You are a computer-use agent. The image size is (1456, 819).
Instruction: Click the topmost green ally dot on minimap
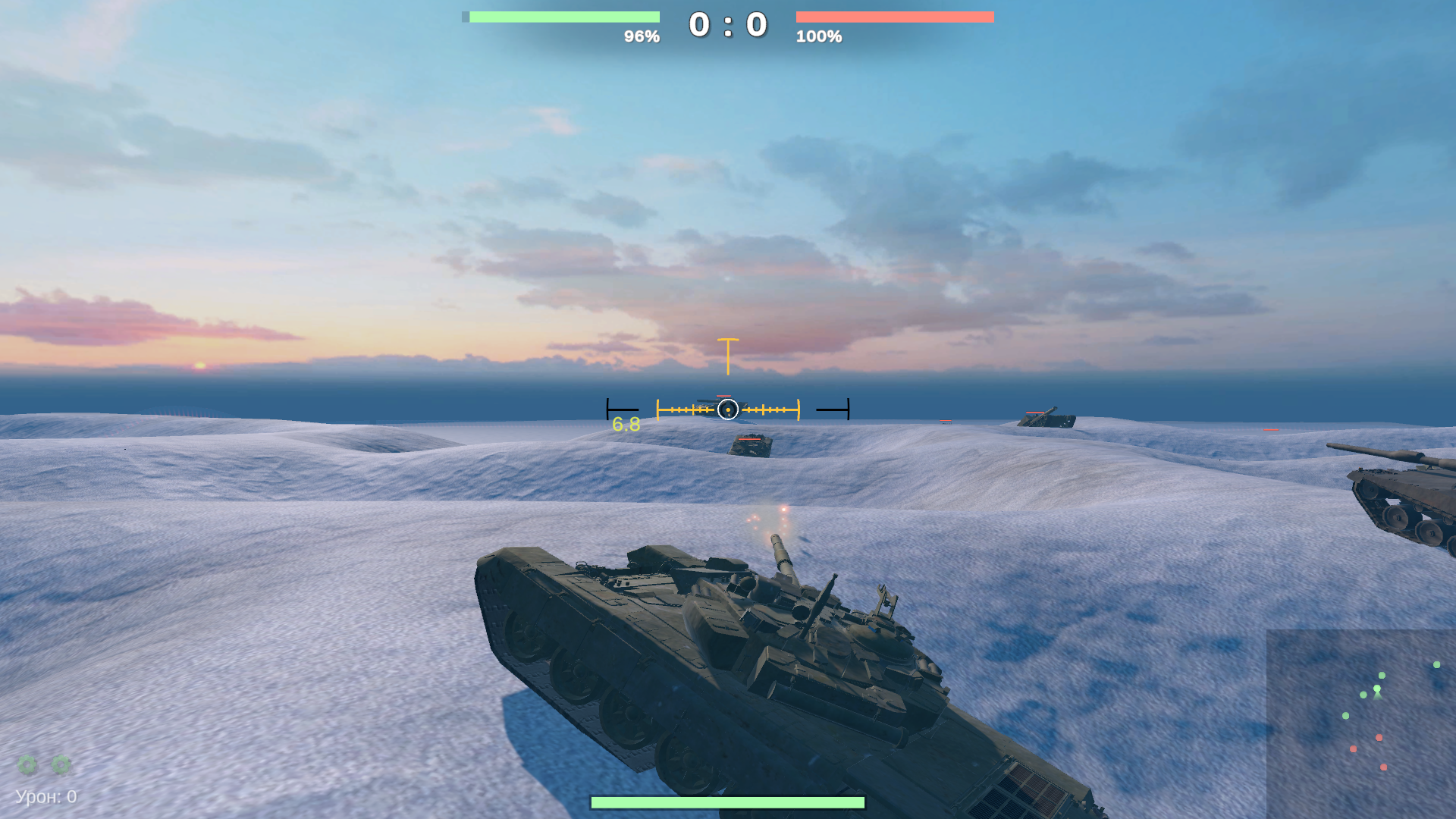[1436, 664]
